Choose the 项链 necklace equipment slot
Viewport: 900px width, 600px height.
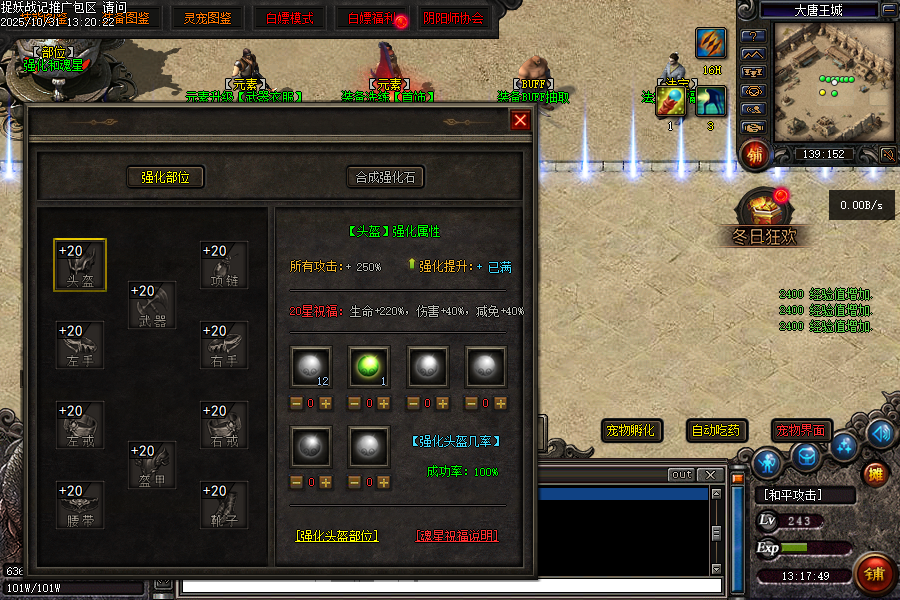[x=224, y=265]
